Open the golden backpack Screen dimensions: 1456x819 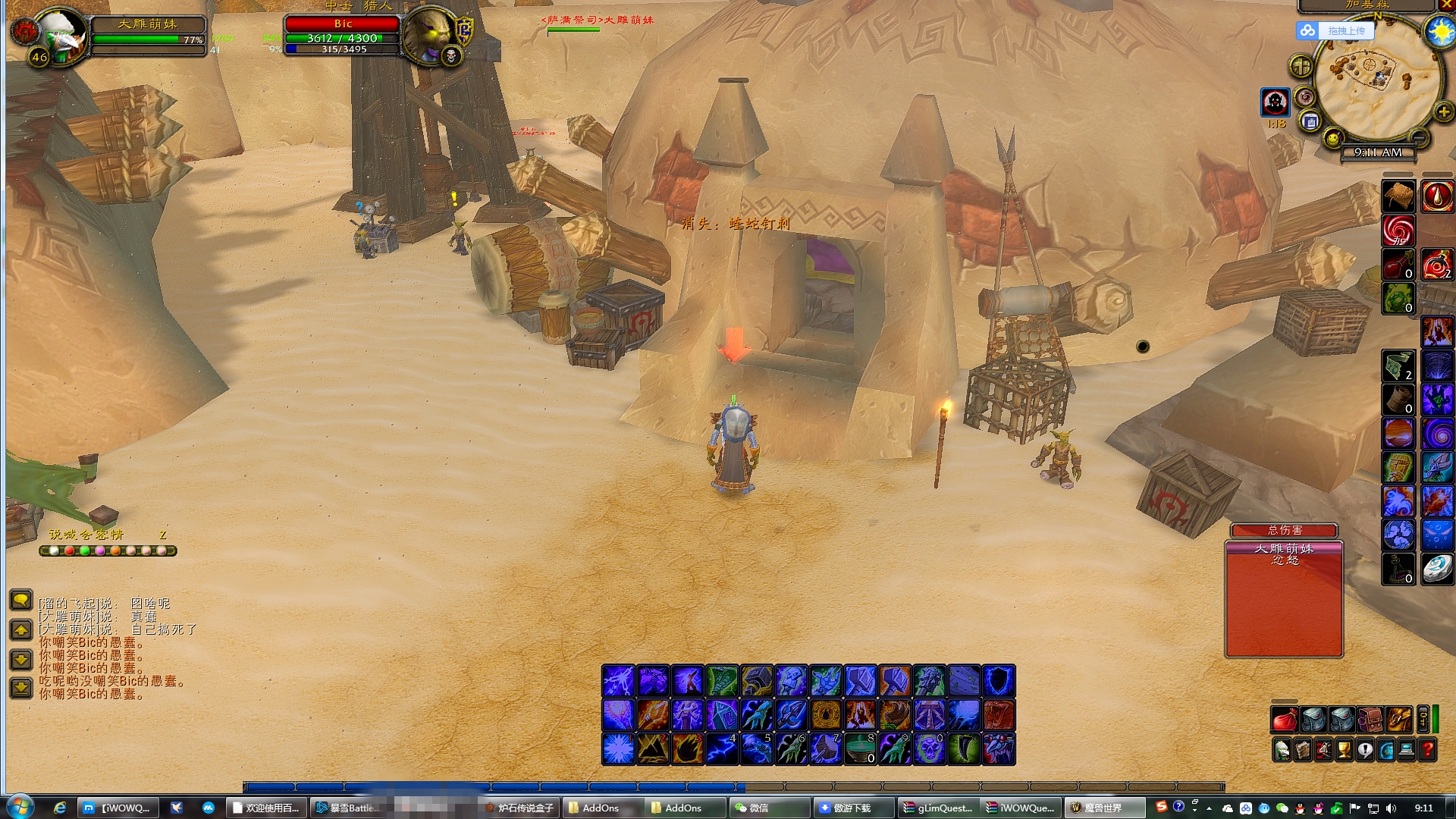click(x=1399, y=719)
